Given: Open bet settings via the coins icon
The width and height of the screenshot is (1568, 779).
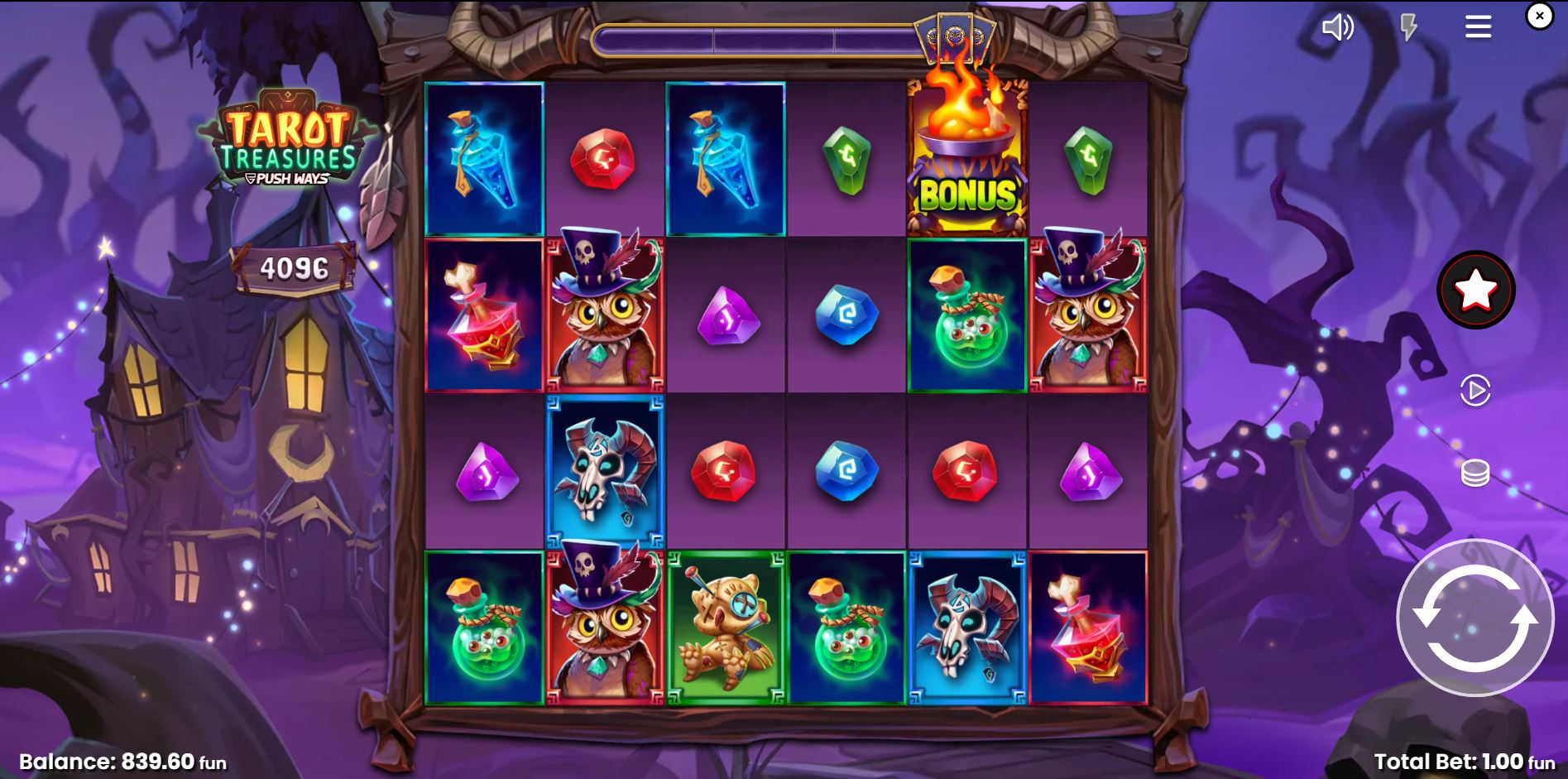Looking at the screenshot, I should click(x=1475, y=472).
